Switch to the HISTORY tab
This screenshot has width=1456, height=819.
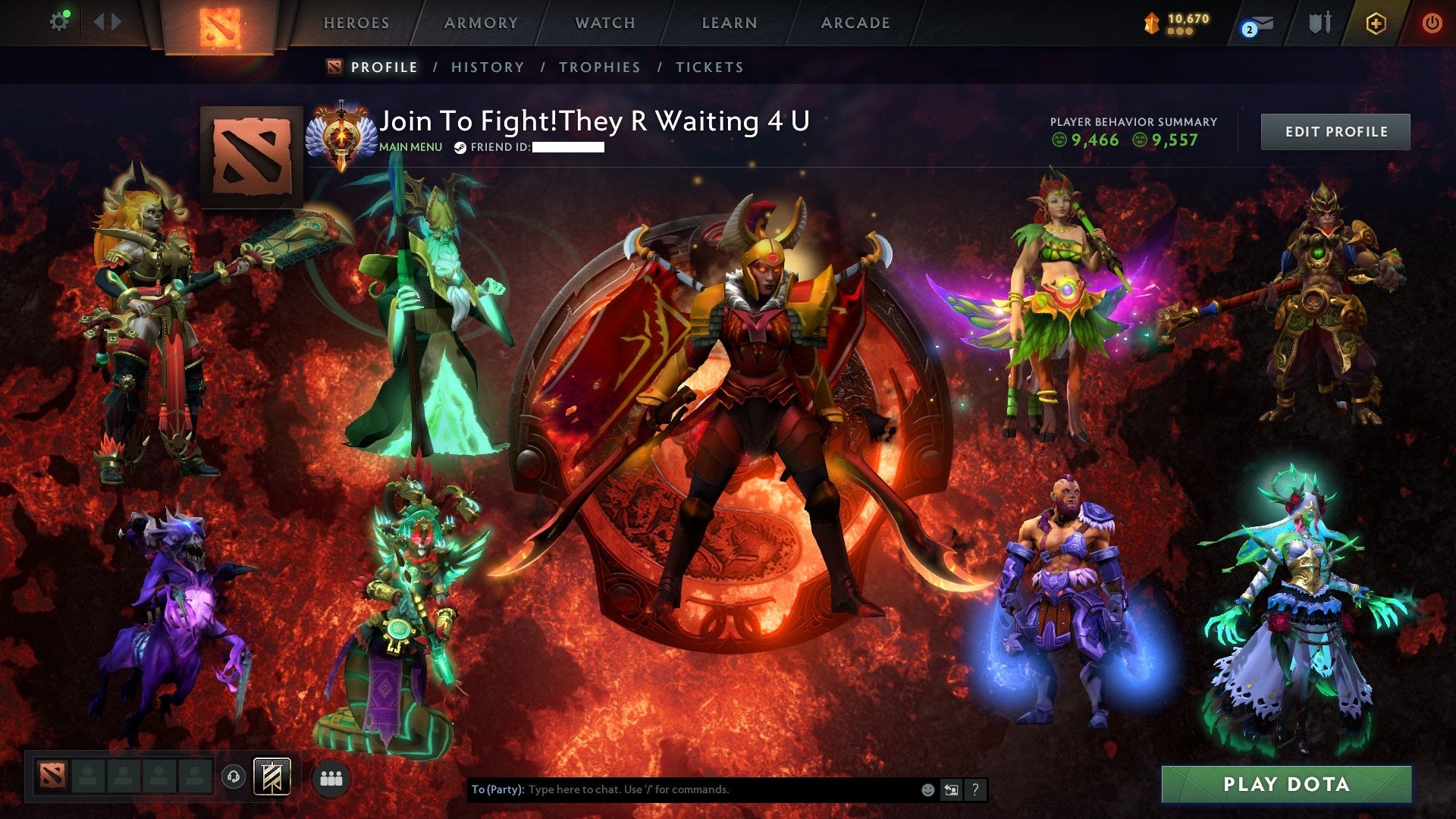click(487, 67)
